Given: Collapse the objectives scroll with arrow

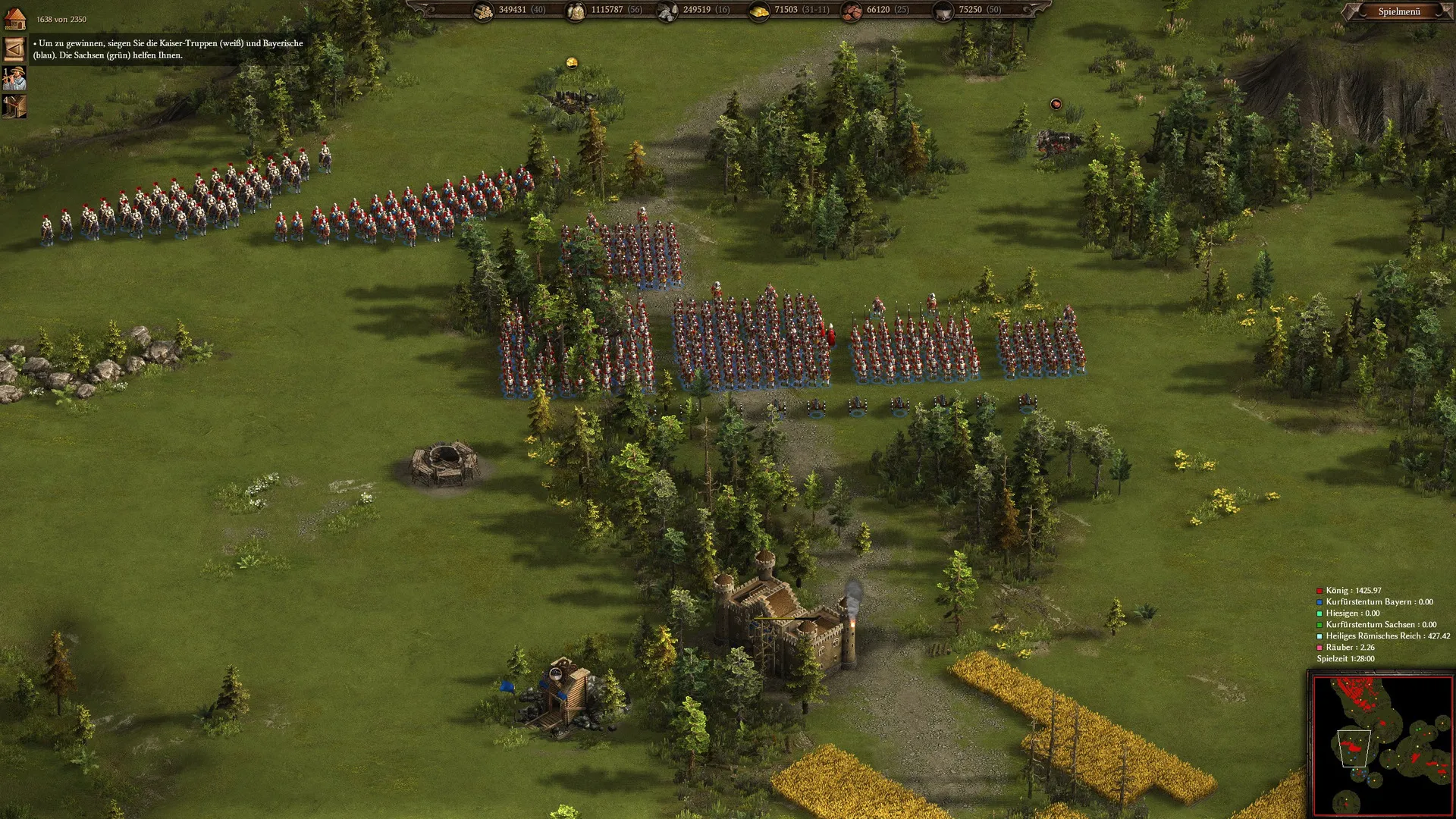Looking at the screenshot, I should tap(14, 49).
